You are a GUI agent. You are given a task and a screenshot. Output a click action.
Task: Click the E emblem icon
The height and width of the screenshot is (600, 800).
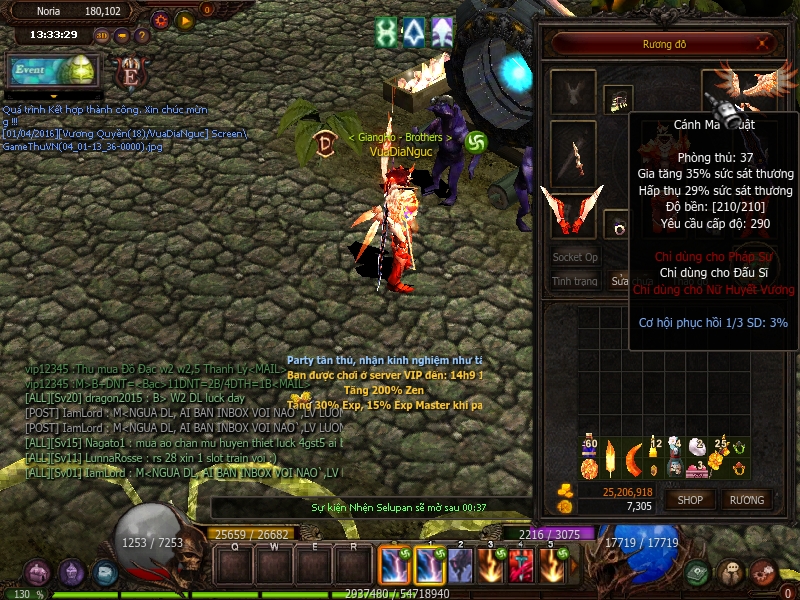(x=129, y=73)
